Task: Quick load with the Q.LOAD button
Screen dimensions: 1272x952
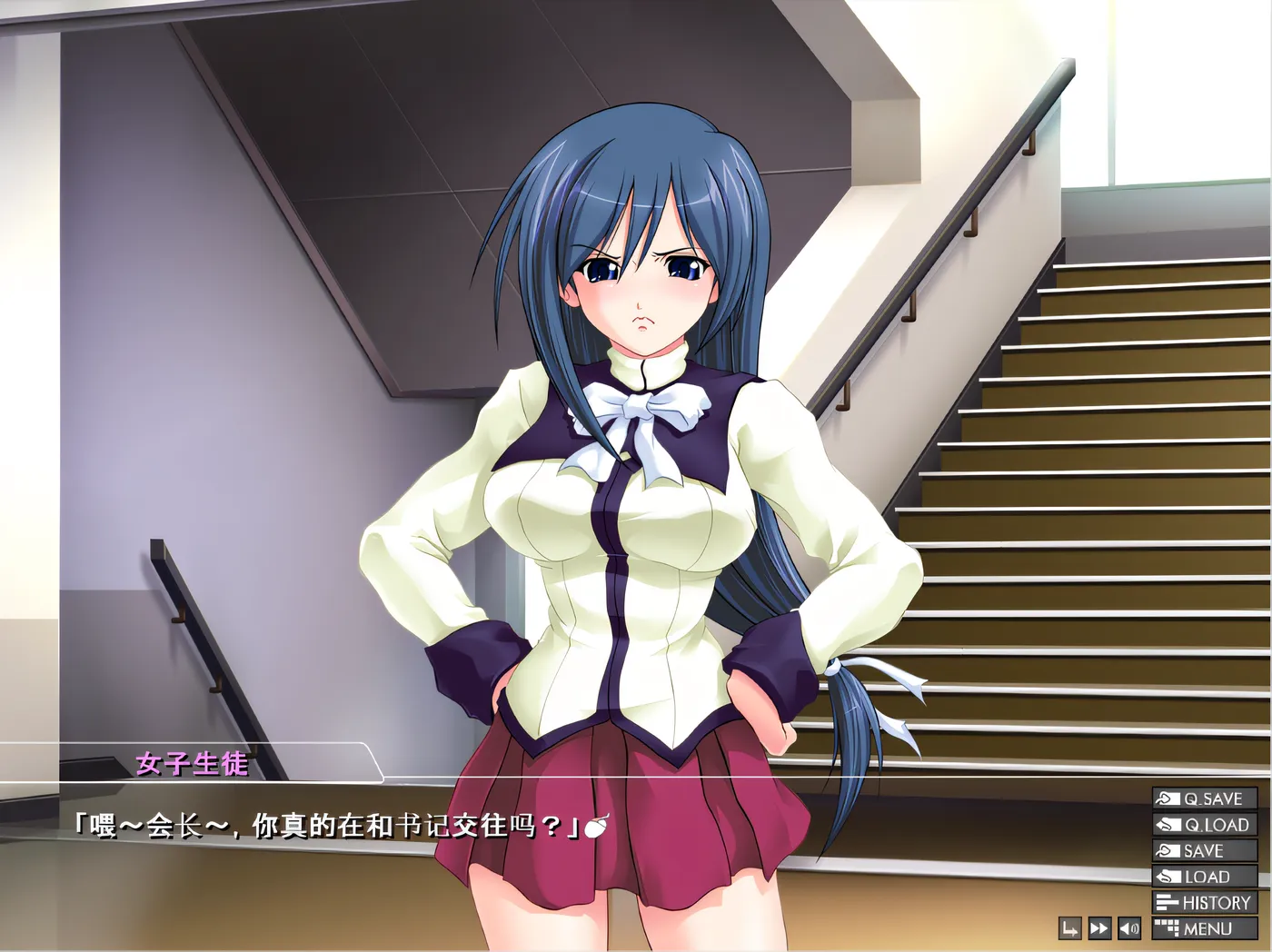Action: (1205, 825)
